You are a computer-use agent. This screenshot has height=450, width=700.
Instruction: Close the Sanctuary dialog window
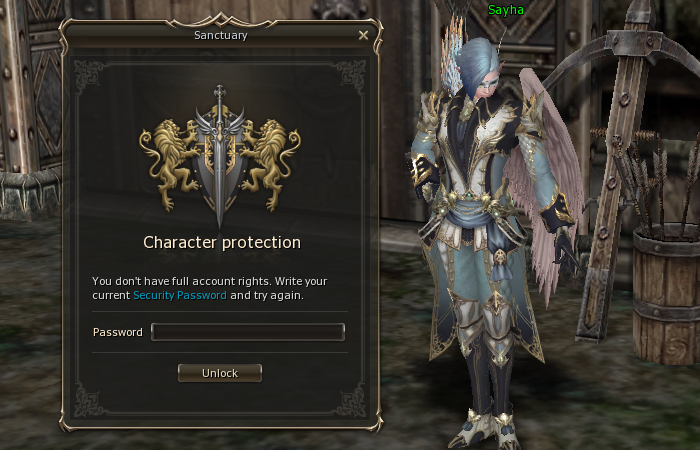(x=363, y=35)
